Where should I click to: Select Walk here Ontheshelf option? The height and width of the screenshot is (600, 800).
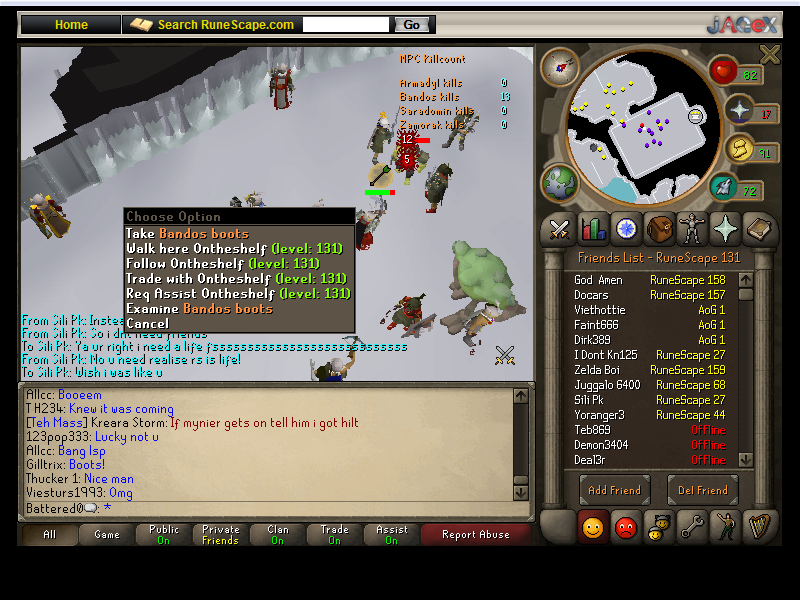(x=237, y=248)
